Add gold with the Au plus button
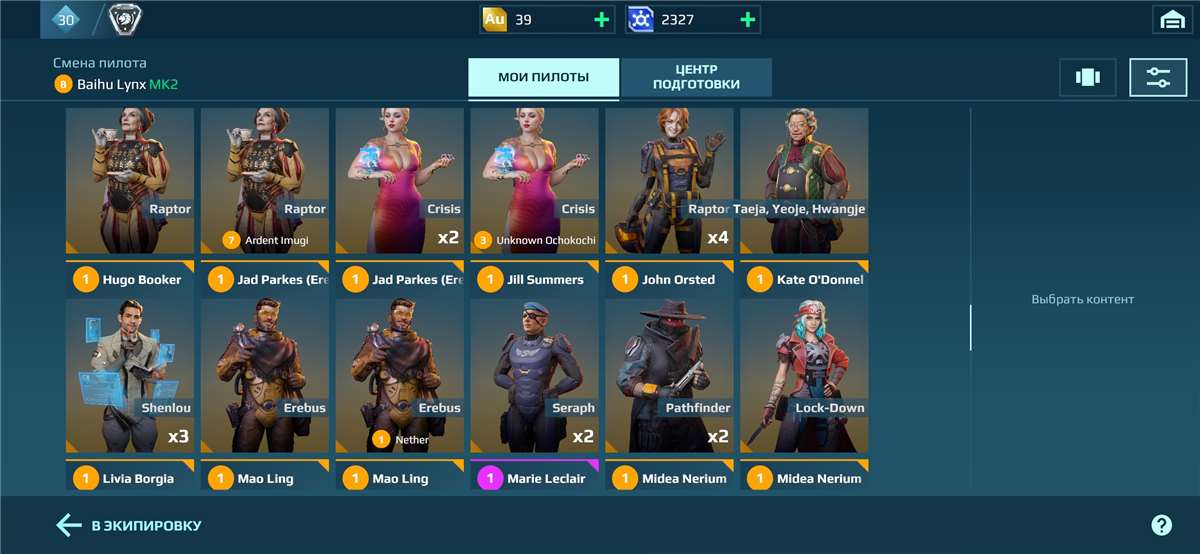 601,19
